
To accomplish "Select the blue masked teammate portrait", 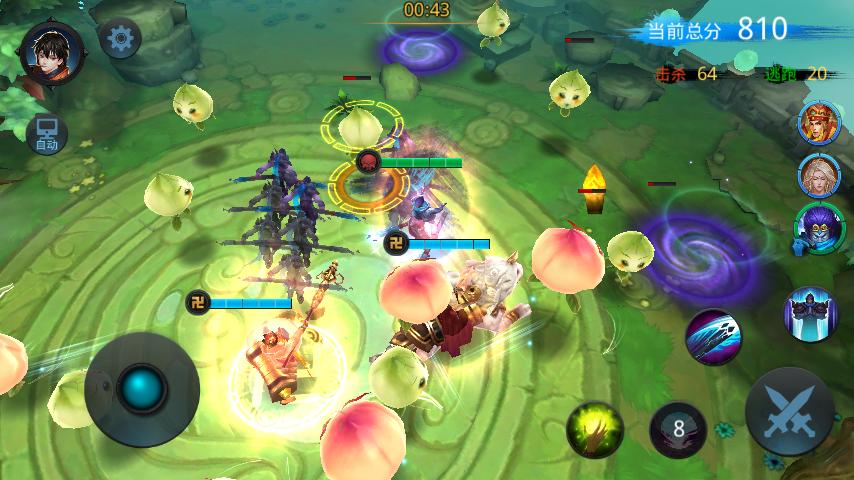I will [818, 229].
